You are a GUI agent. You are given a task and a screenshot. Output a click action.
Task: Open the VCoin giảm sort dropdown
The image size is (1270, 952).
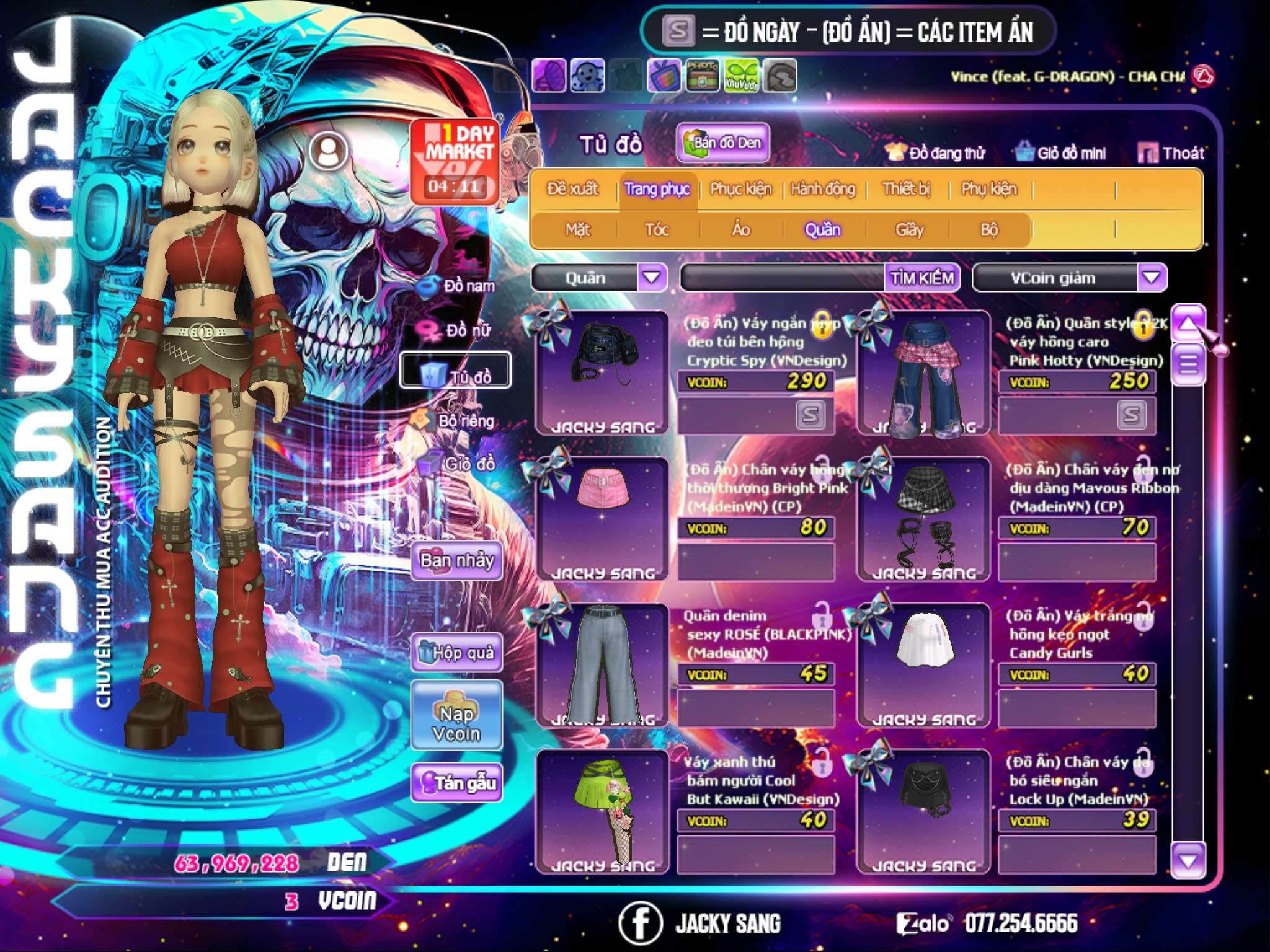tap(1152, 278)
